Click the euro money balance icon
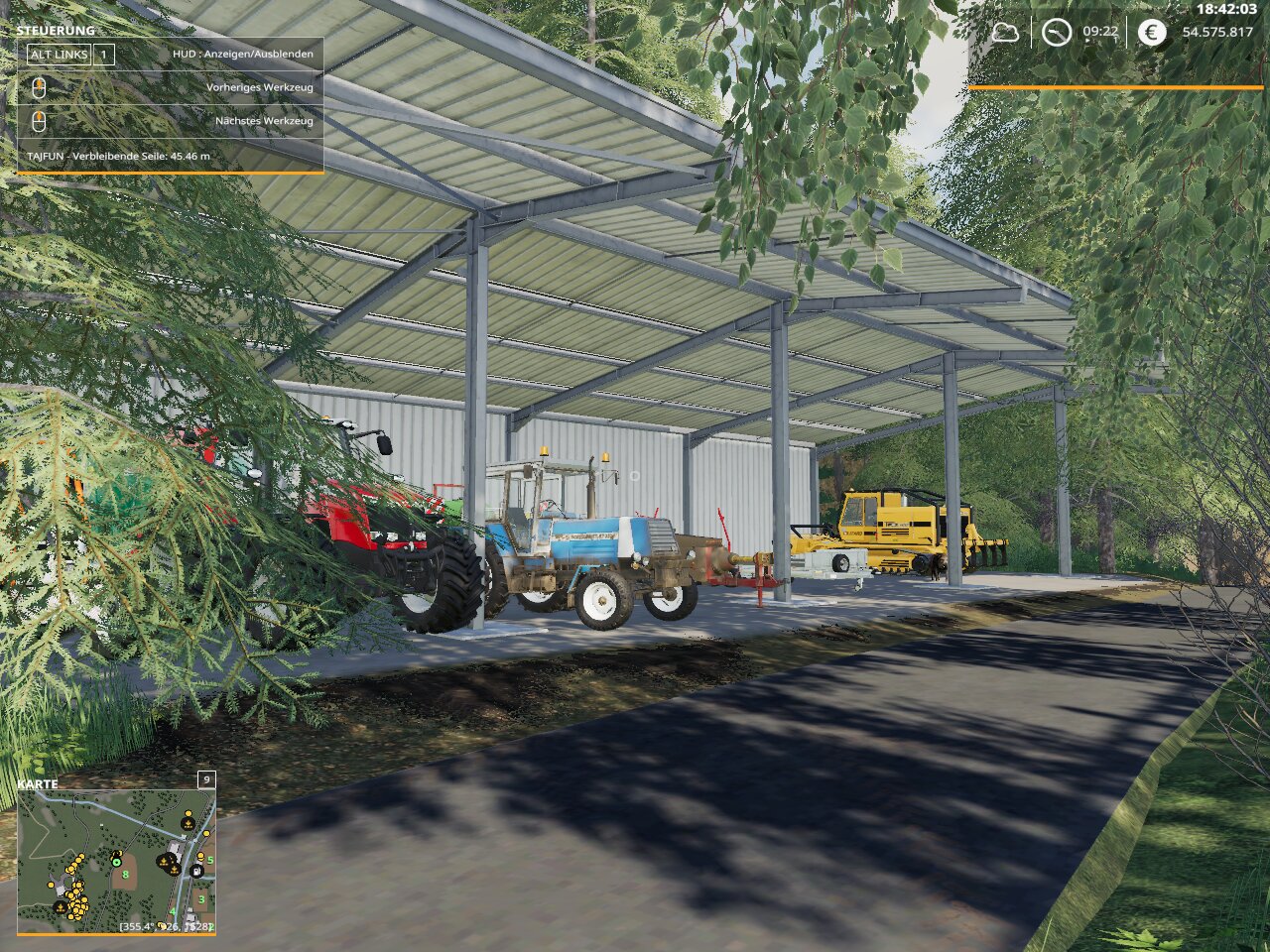The width and height of the screenshot is (1270, 952). pyautogui.click(x=1151, y=32)
